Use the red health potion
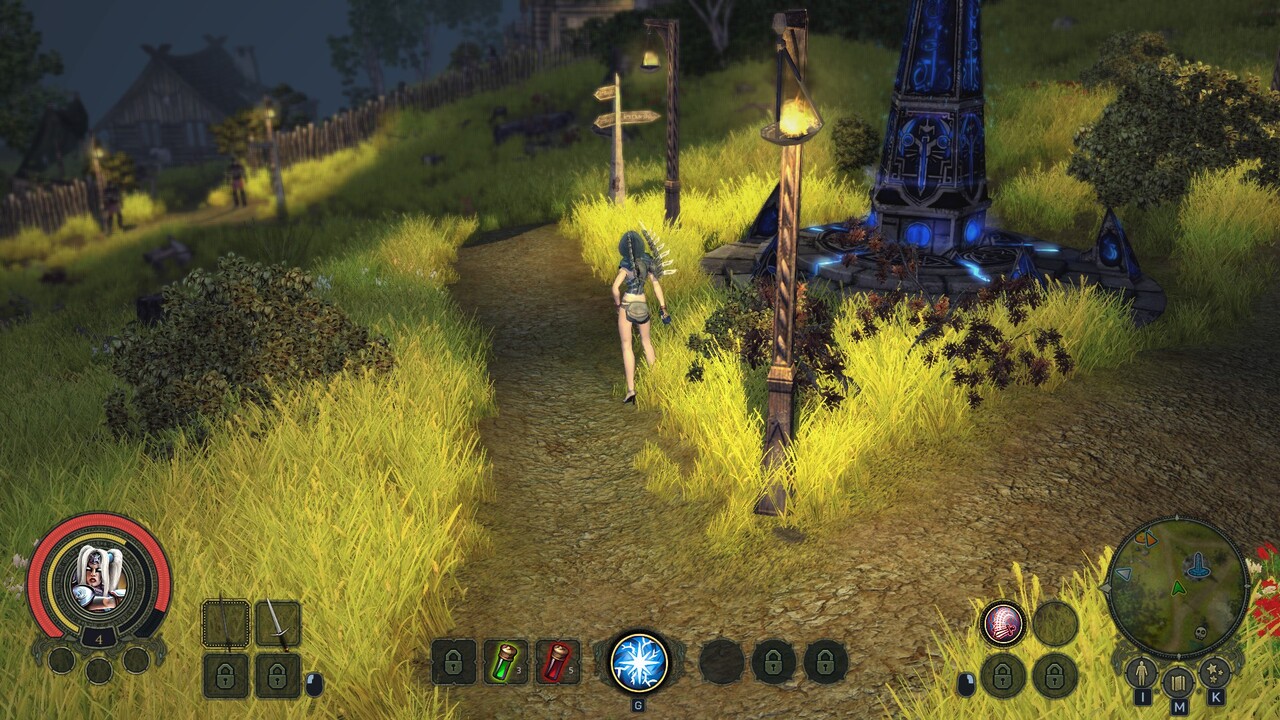 pyautogui.click(x=557, y=661)
